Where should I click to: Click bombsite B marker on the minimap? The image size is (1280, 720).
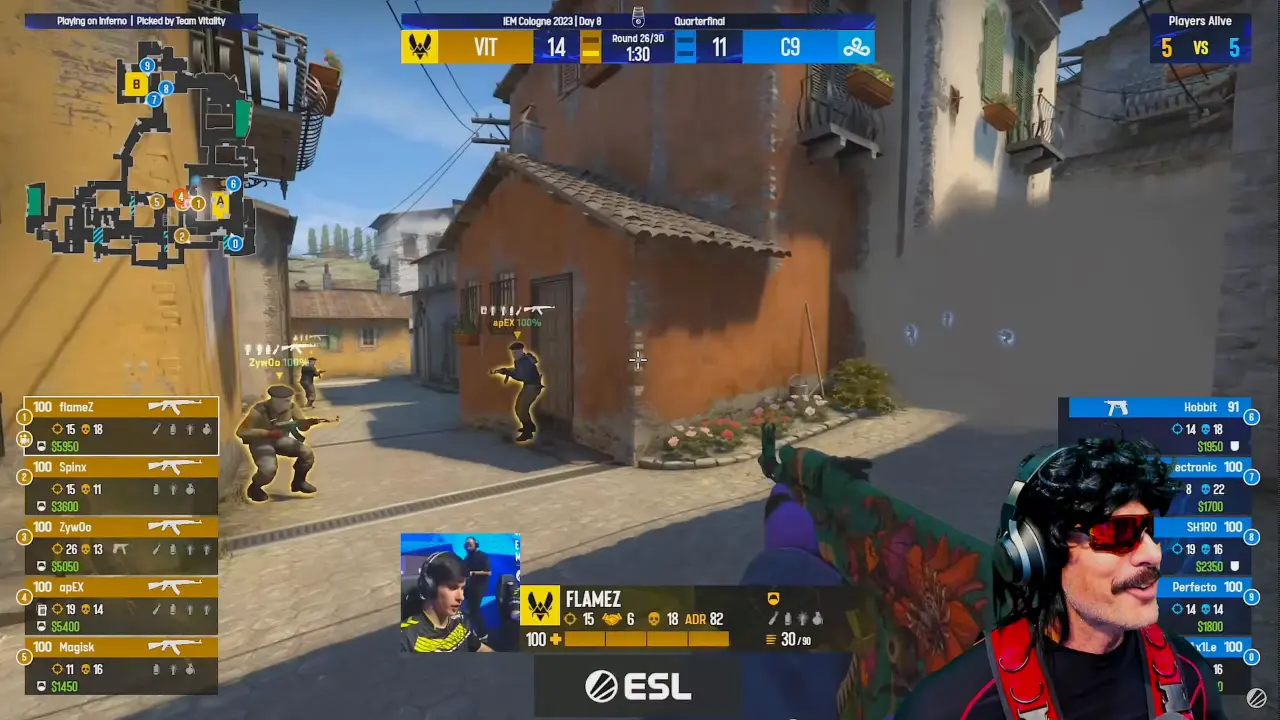(135, 84)
